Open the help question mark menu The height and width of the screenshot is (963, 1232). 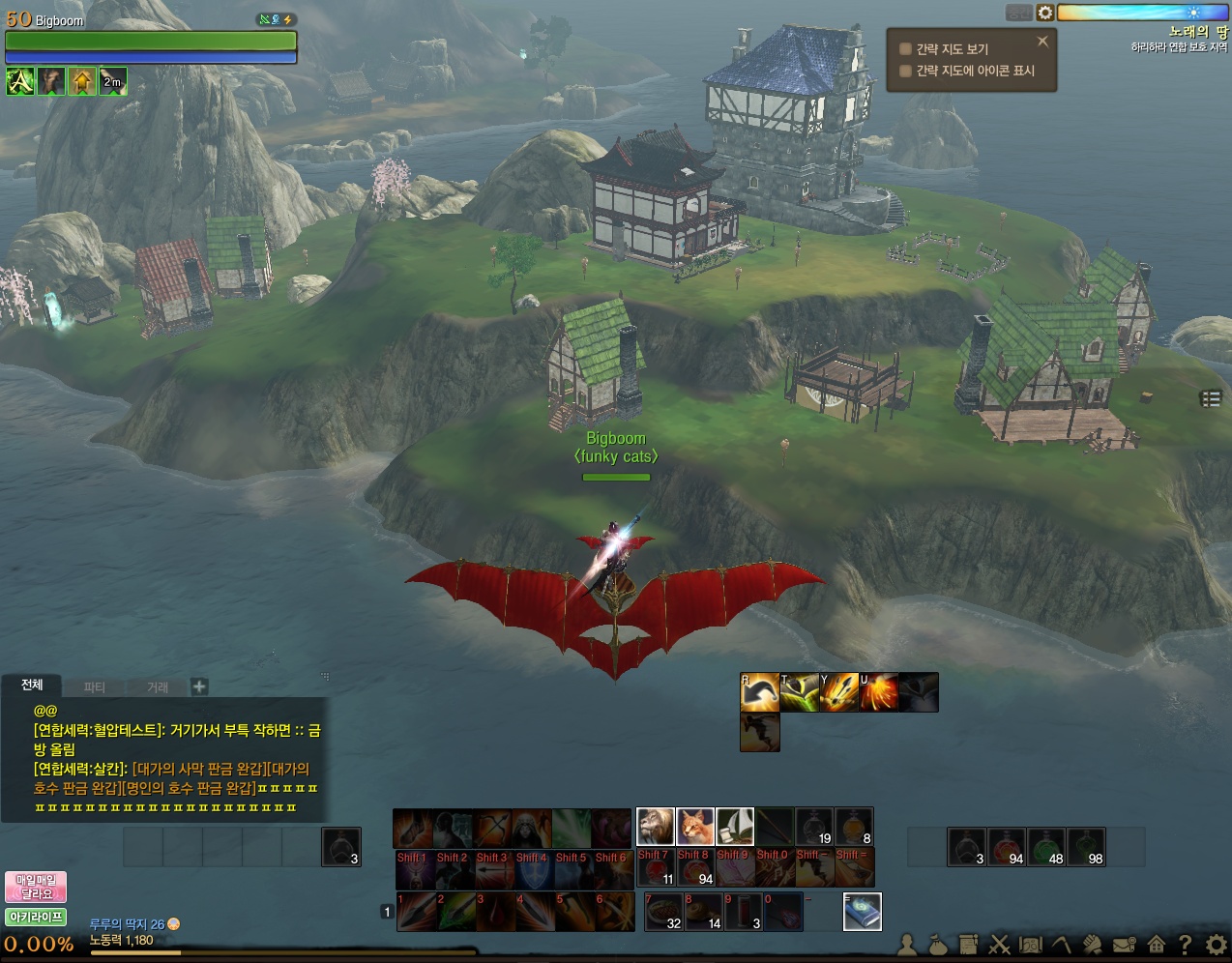(x=1186, y=944)
